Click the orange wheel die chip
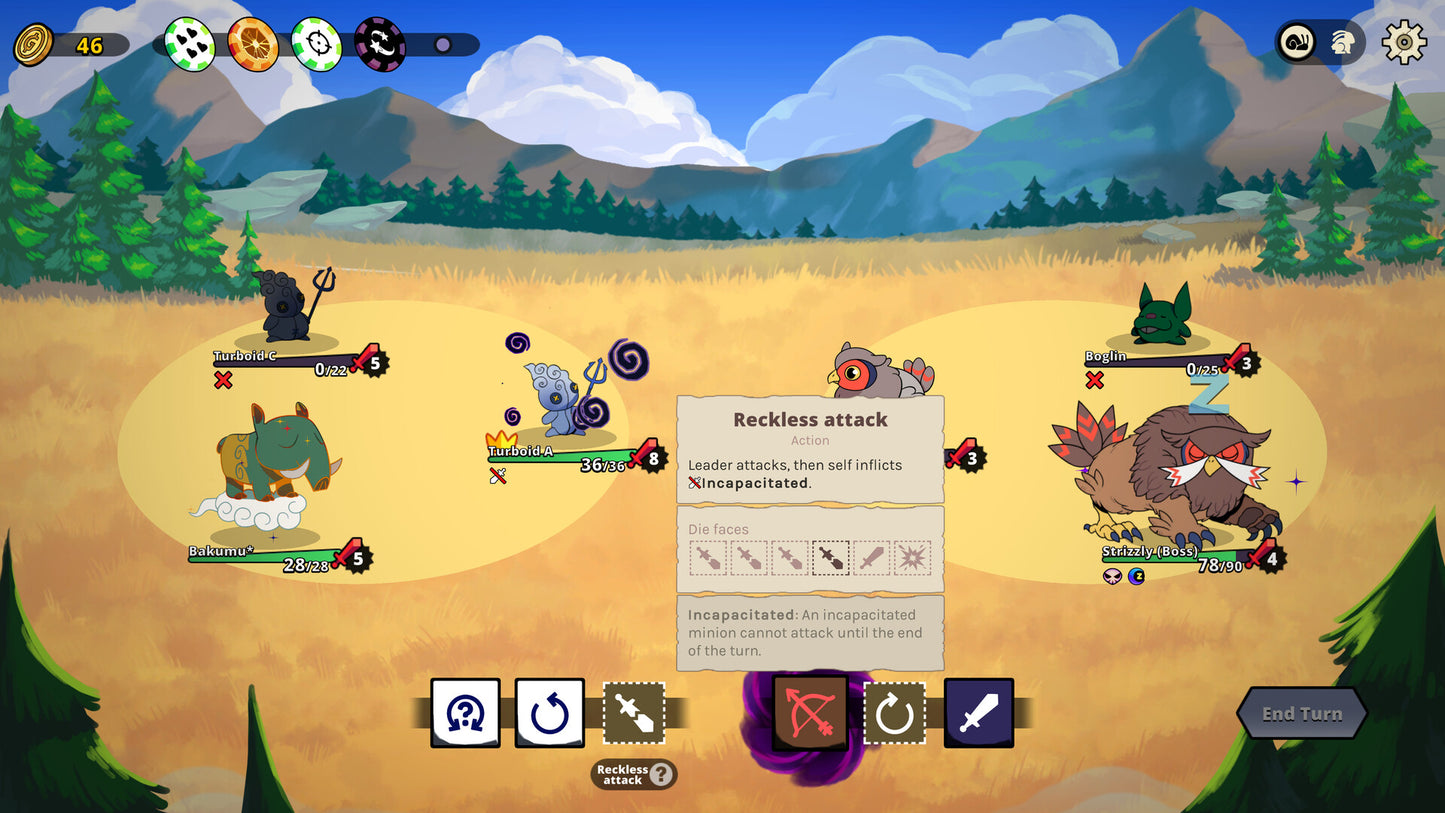Image resolution: width=1445 pixels, height=813 pixels. pyautogui.click(x=252, y=43)
